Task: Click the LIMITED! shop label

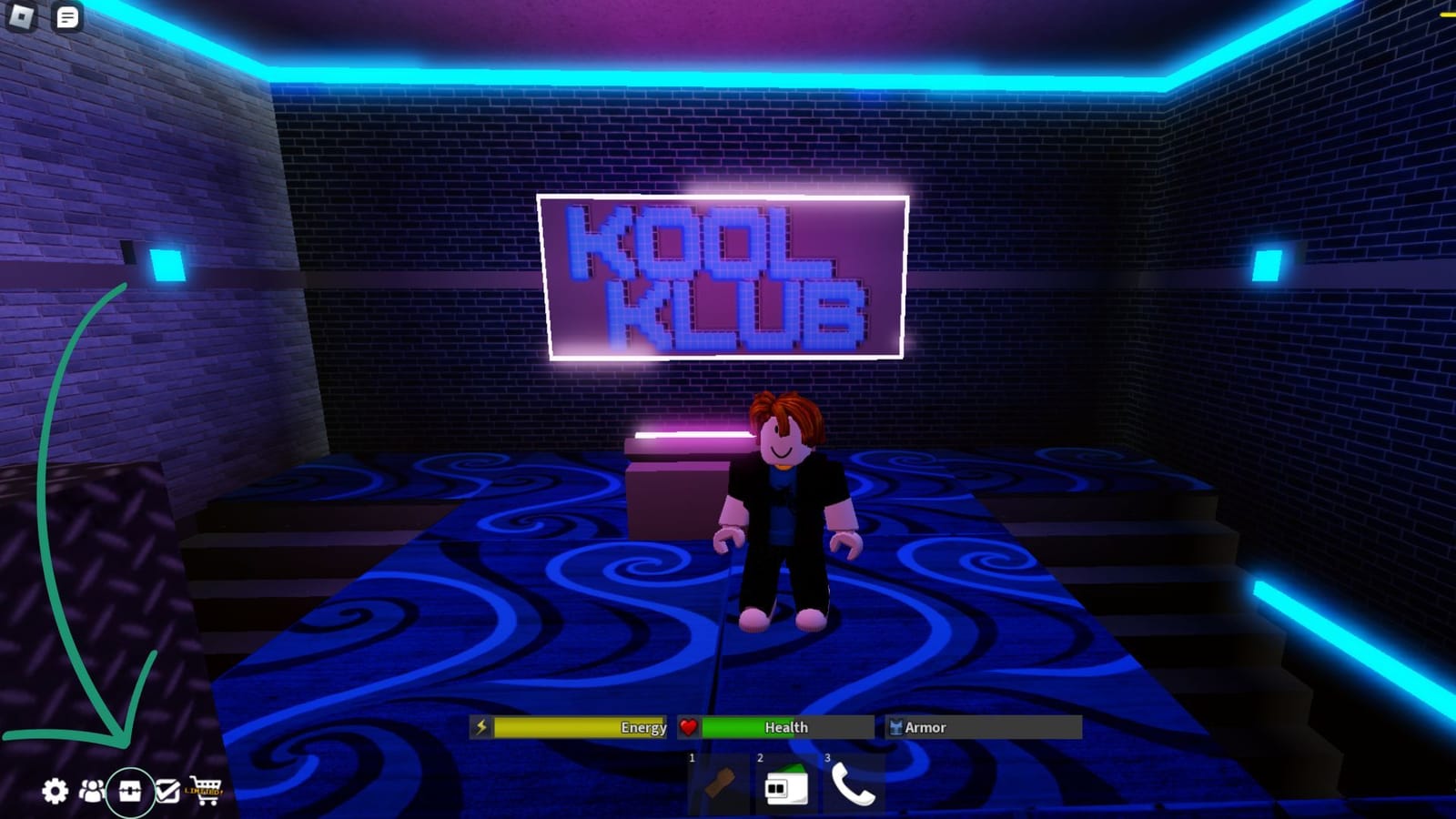Action: 202,792
